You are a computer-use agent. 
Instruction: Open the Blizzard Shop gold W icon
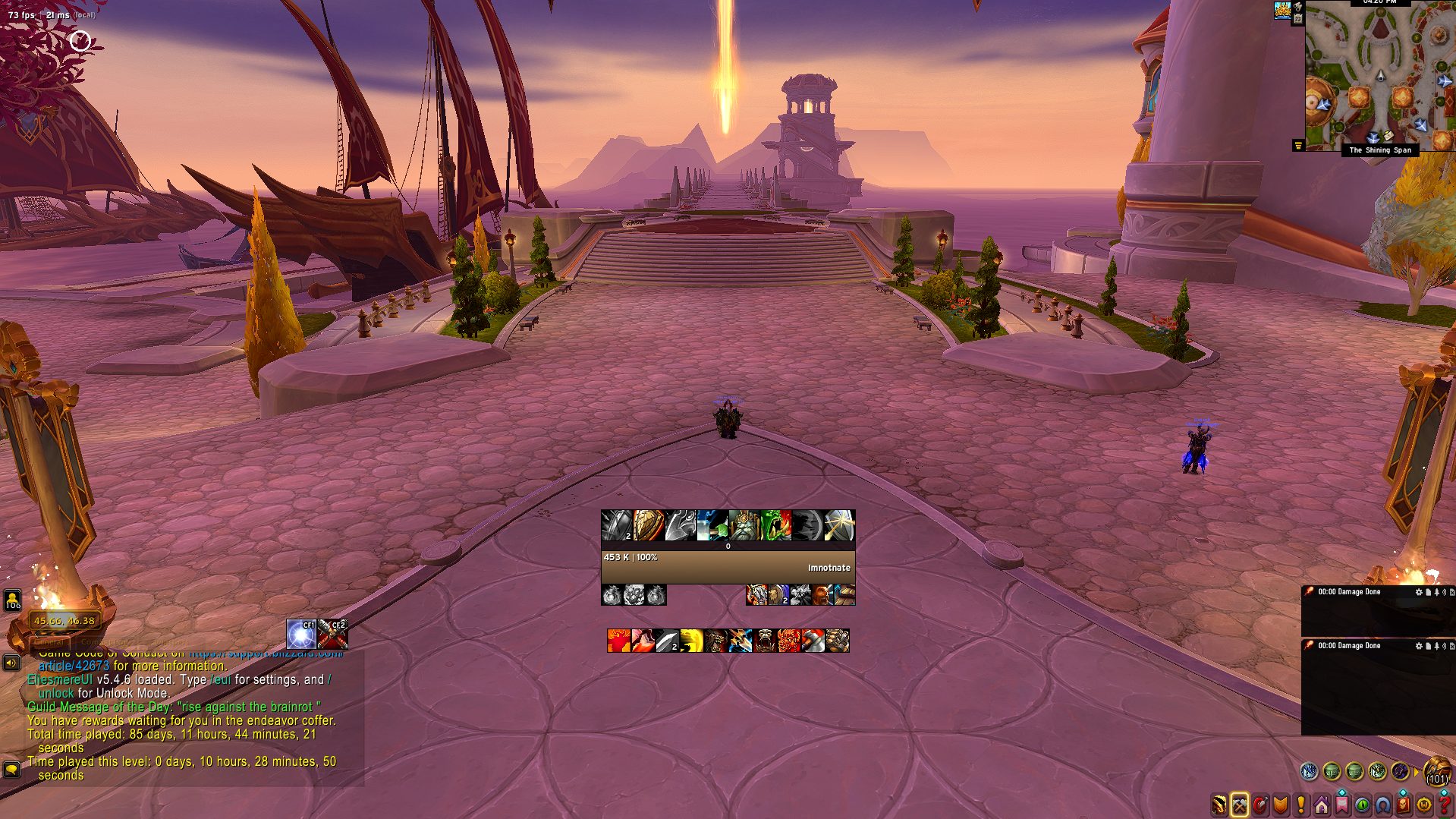(x=1423, y=805)
